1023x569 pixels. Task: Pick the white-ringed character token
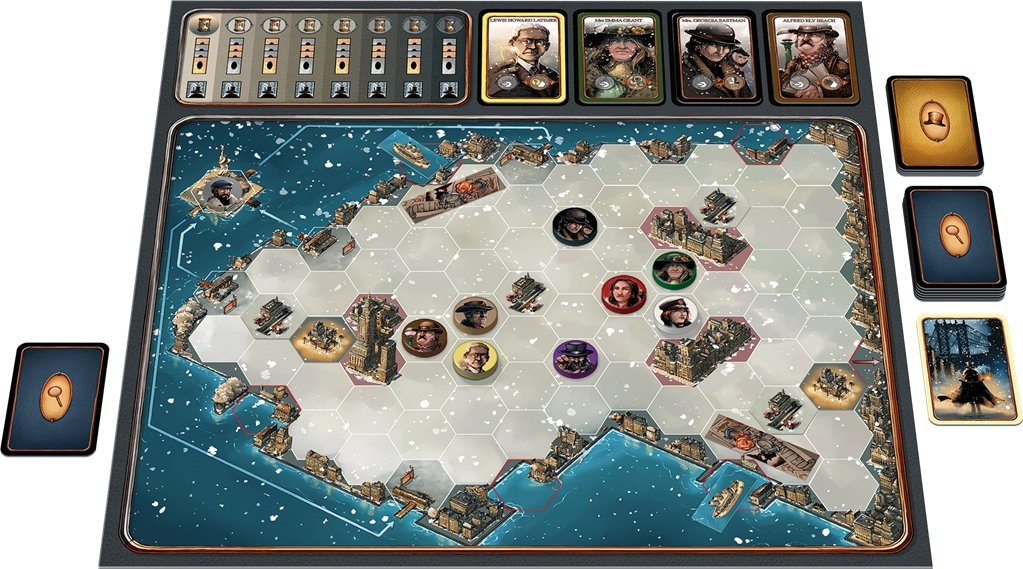point(673,315)
